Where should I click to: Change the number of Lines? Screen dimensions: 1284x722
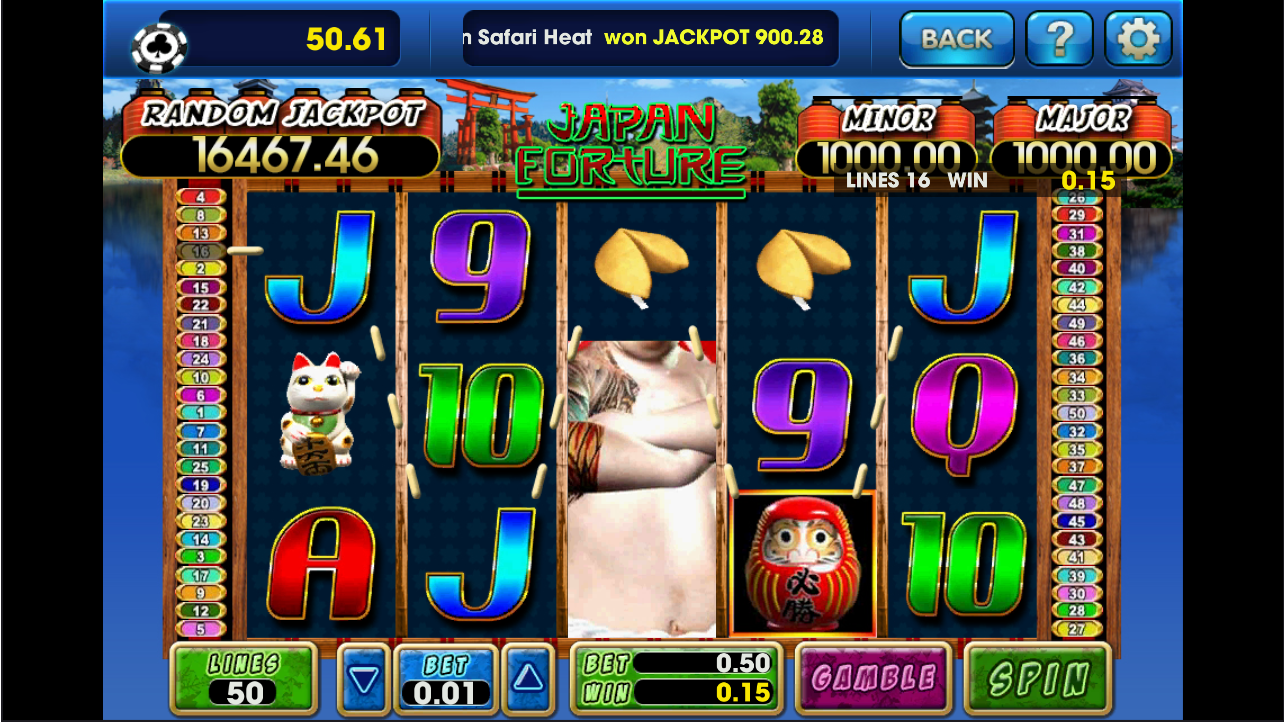point(243,679)
